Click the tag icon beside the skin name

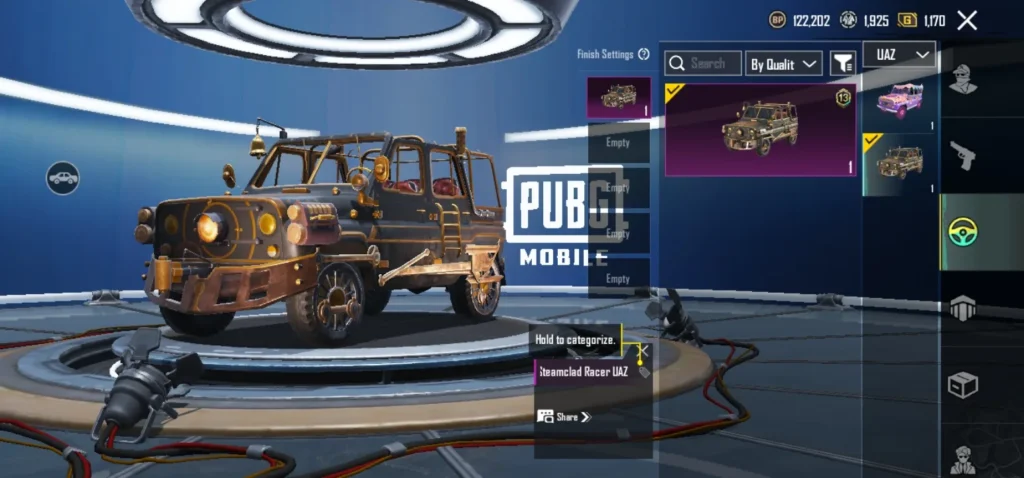click(644, 372)
